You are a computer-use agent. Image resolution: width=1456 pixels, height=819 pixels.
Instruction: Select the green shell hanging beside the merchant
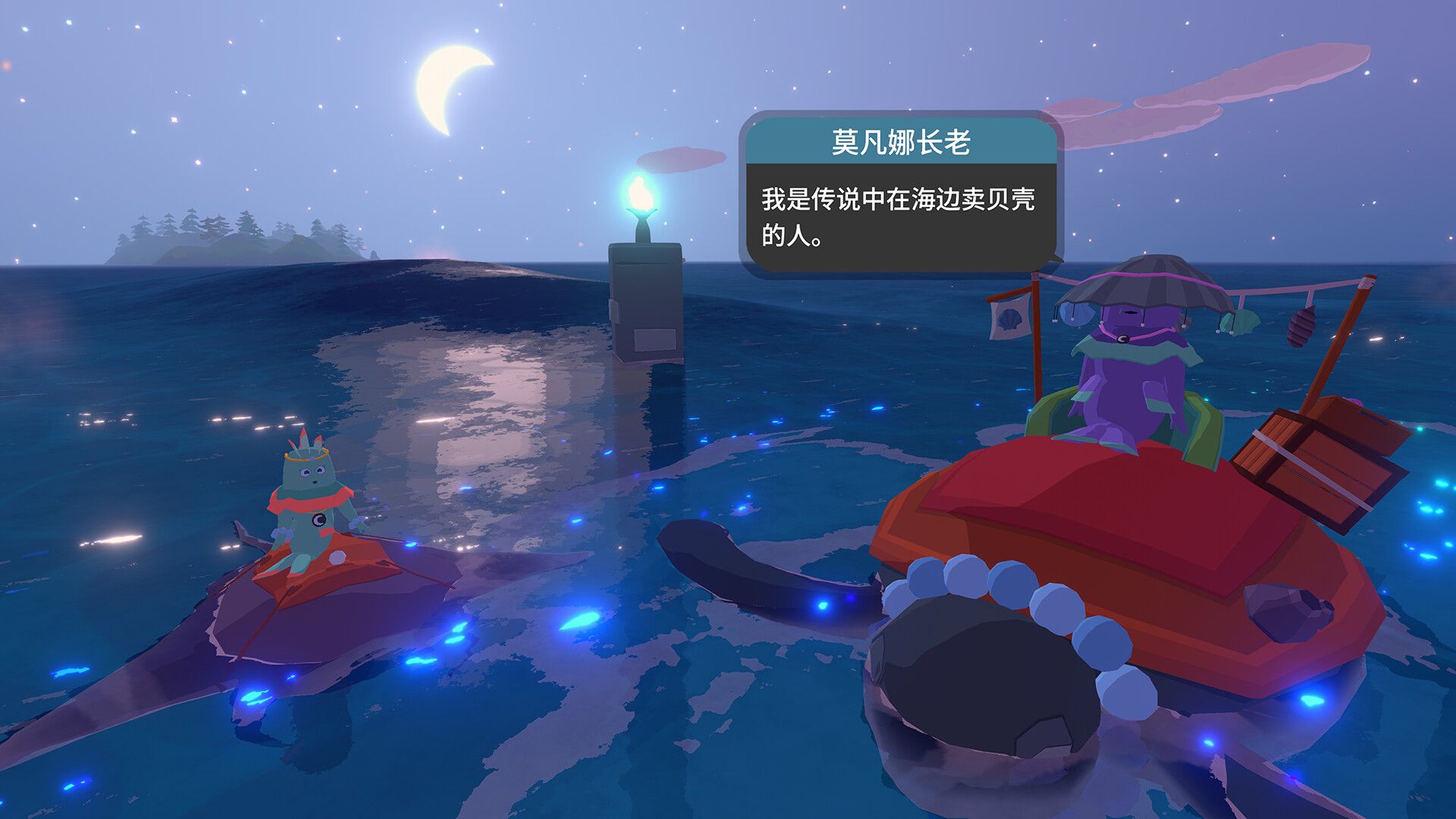(x=1241, y=321)
